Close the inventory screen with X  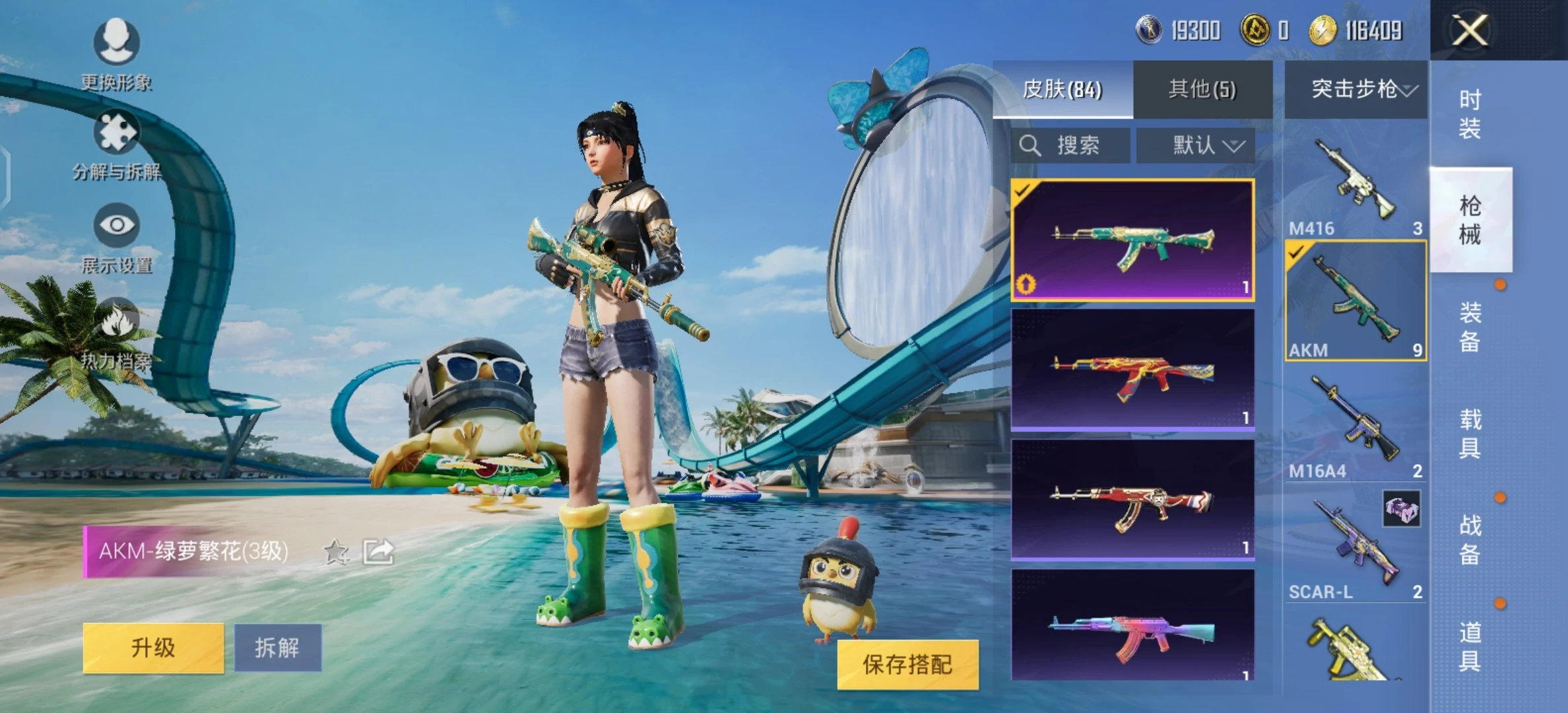[1470, 30]
